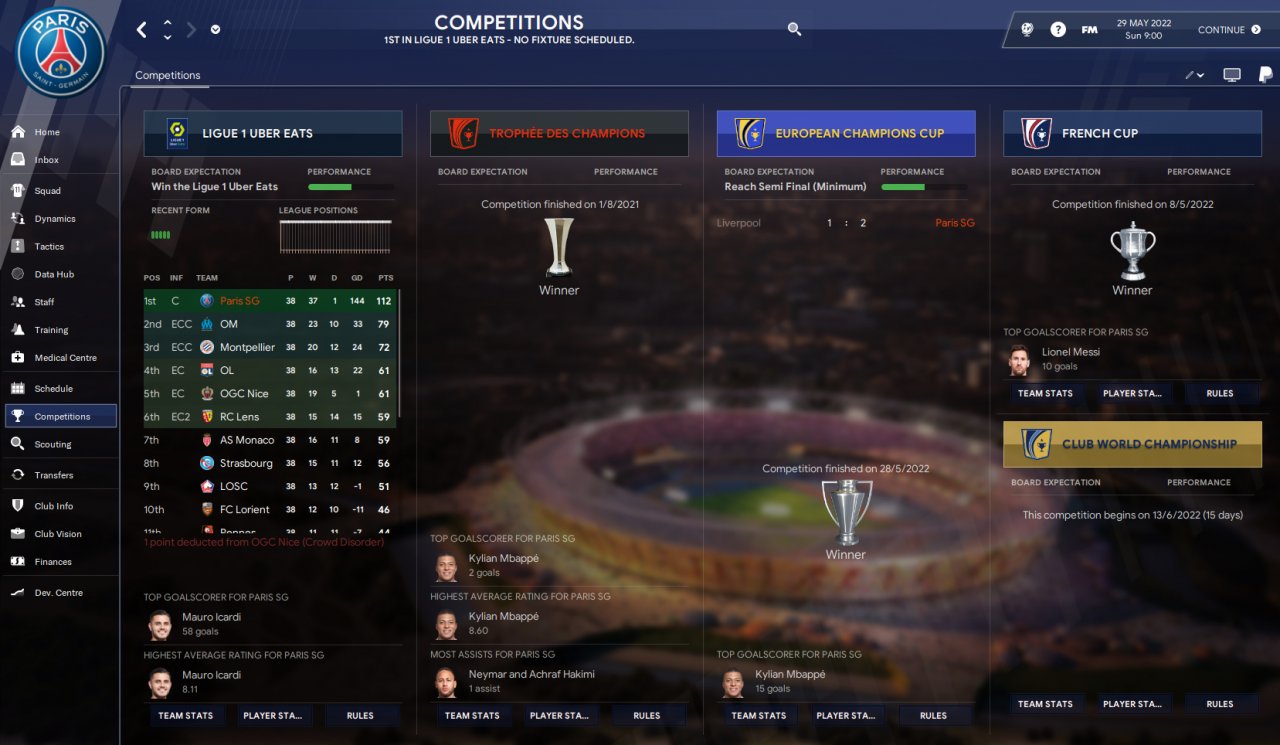The width and height of the screenshot is (1280, 745).
Task: Click Mauro Icardi top goalscorer name
Action: point(211,617)
